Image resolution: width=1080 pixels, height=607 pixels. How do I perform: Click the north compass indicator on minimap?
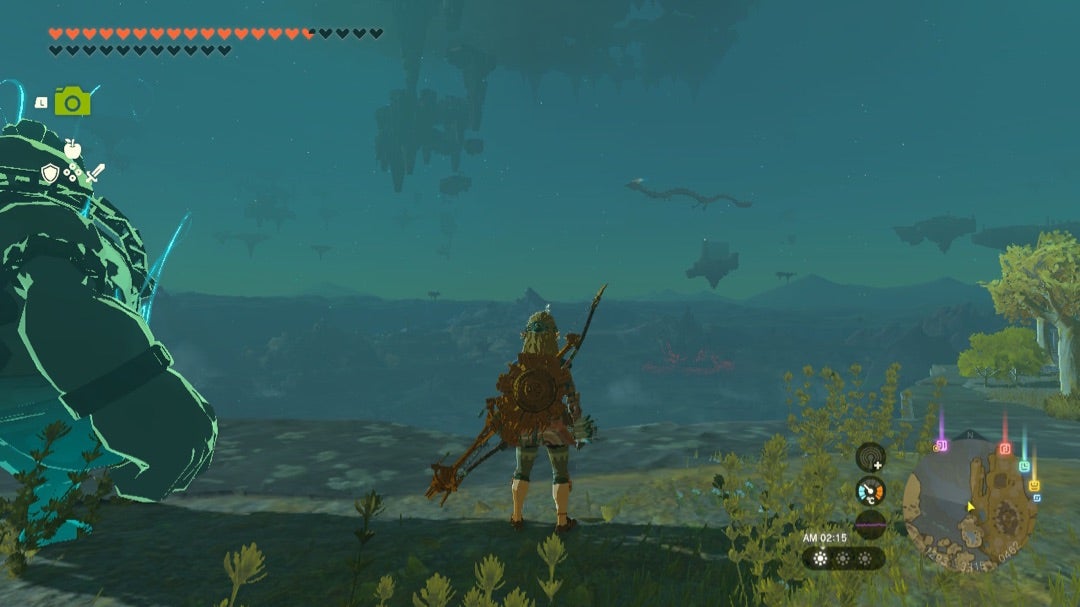(970, 435)
